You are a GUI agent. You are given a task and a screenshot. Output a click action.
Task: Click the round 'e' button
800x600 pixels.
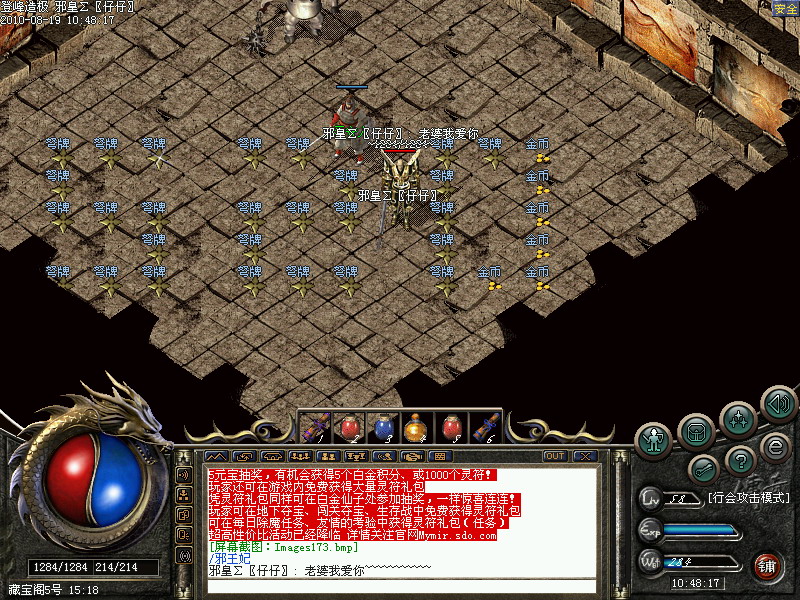click(x=775, y=446)
